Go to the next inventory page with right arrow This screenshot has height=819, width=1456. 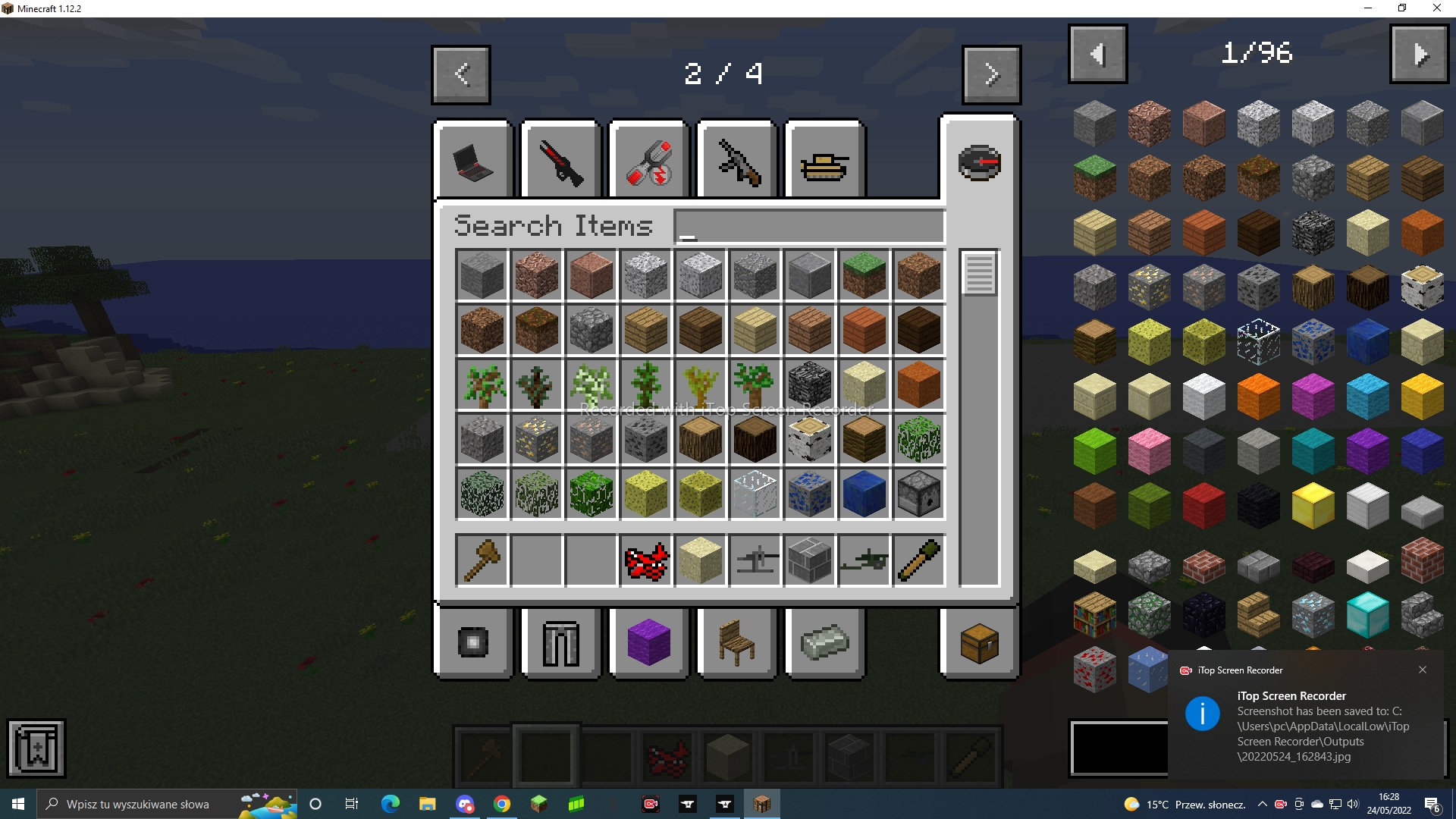991,74
